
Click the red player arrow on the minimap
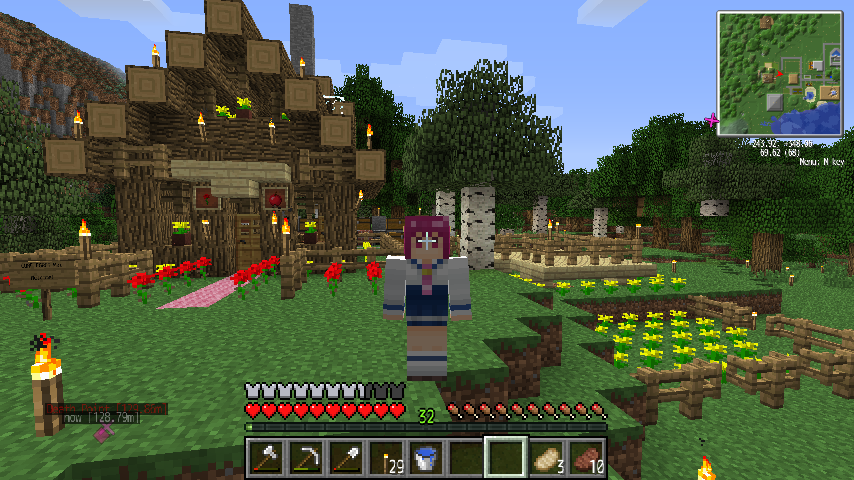pyautogui.click(x=779, y=73)
